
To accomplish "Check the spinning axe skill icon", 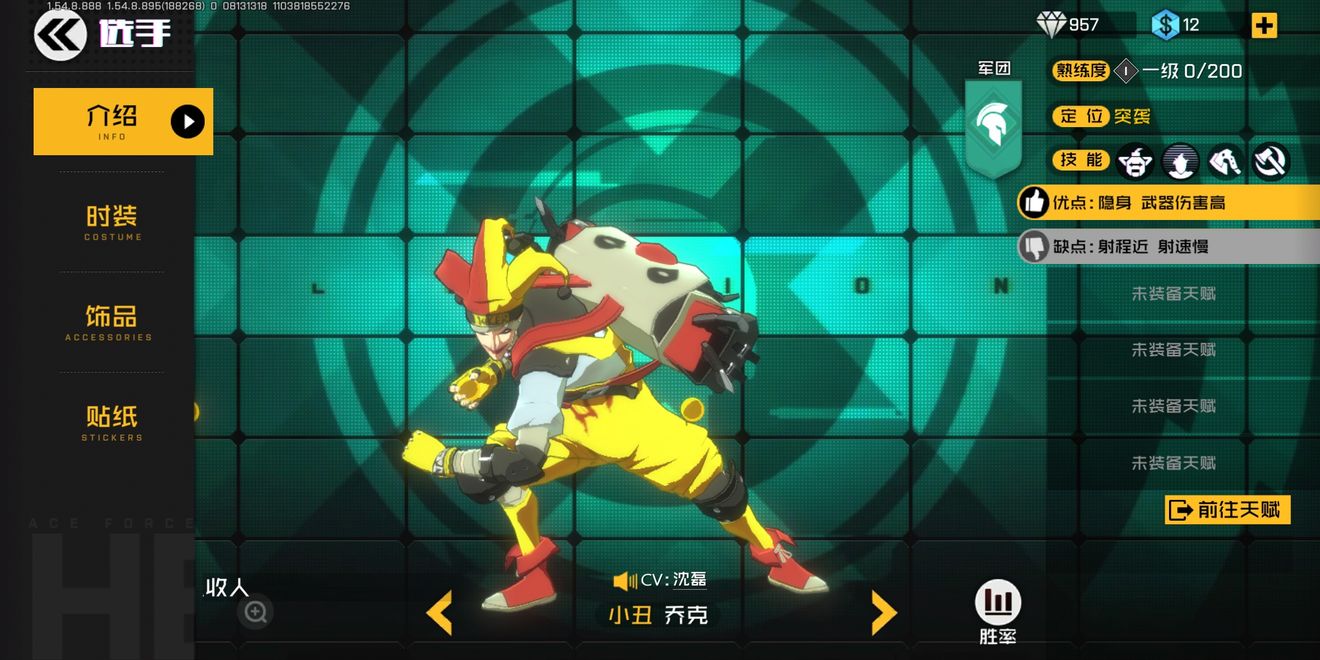I will click(1270, 160).
